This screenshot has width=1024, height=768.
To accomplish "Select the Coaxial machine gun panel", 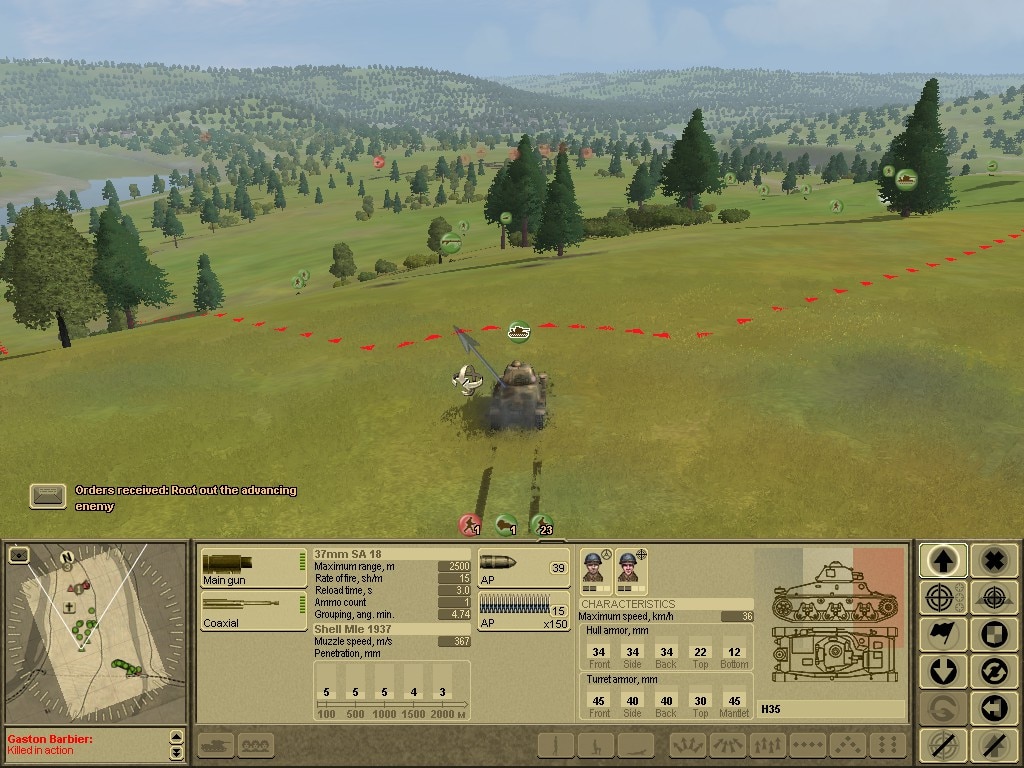I will 253,610.
